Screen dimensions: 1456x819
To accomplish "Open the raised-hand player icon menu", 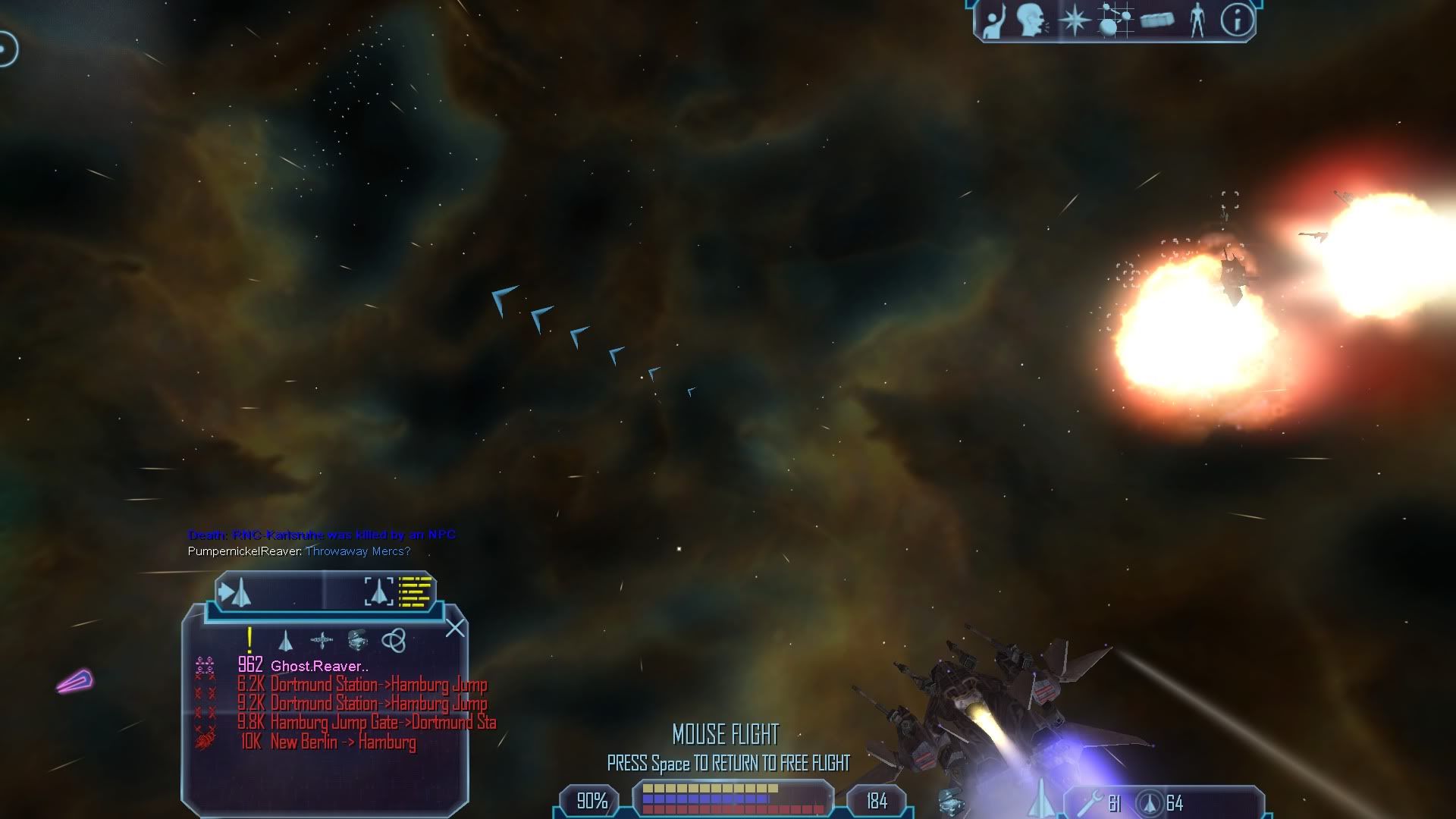I will tap(993, 20).
